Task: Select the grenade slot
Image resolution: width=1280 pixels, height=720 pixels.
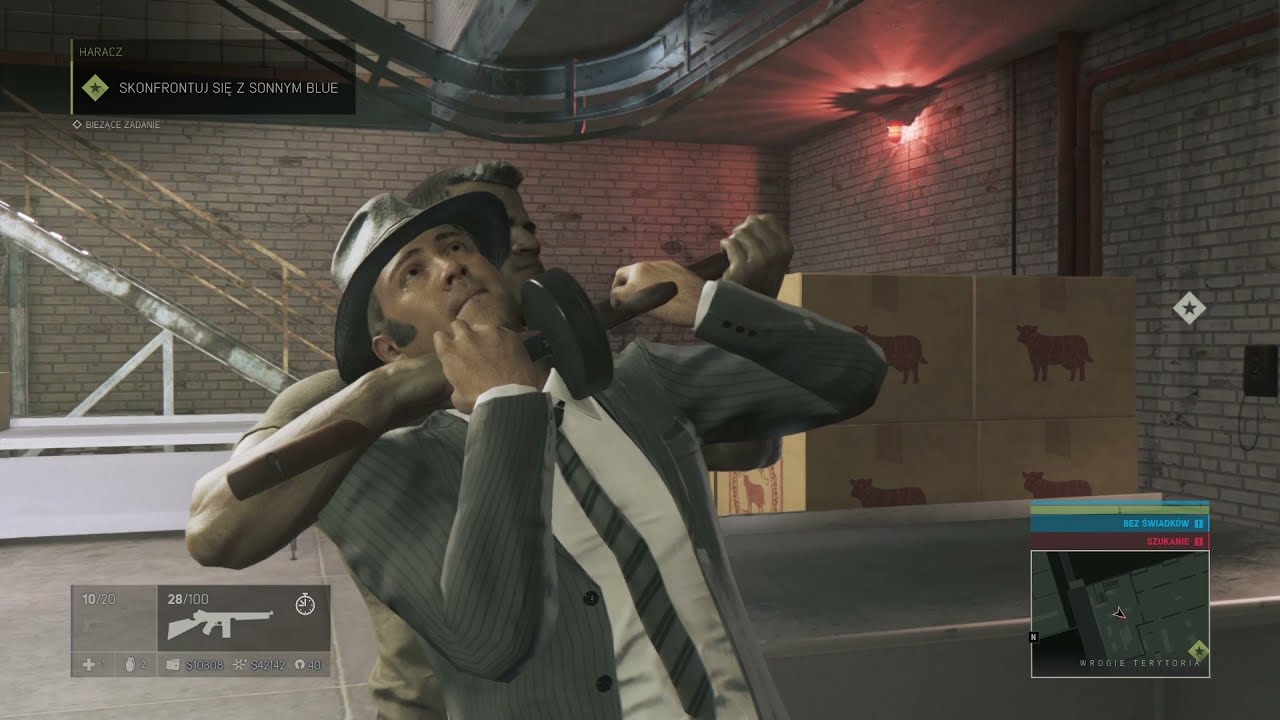Action: pos(130,665)
